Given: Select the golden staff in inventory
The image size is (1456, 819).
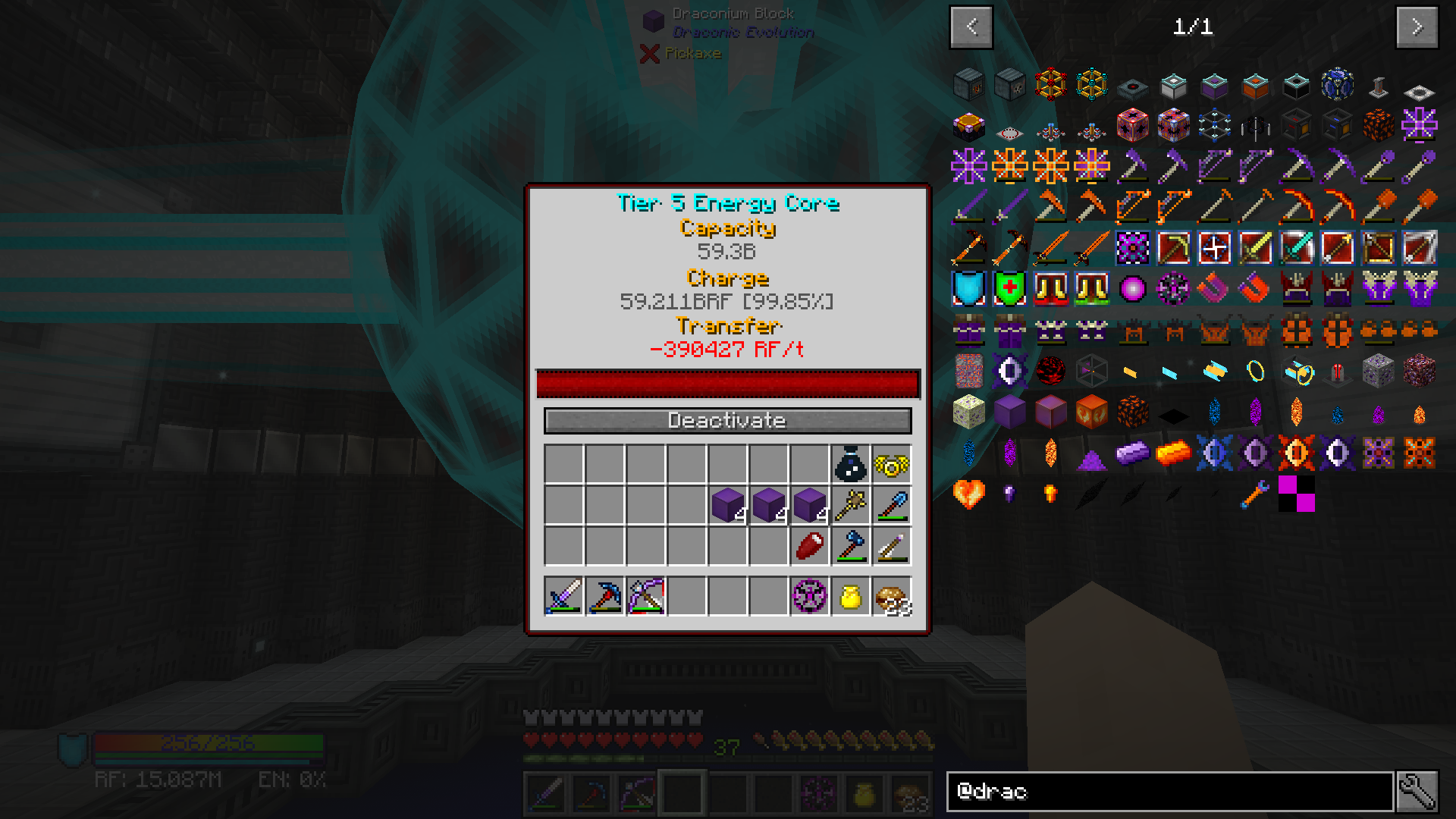Looking at the screenshot, I should (x=851, y=505).
